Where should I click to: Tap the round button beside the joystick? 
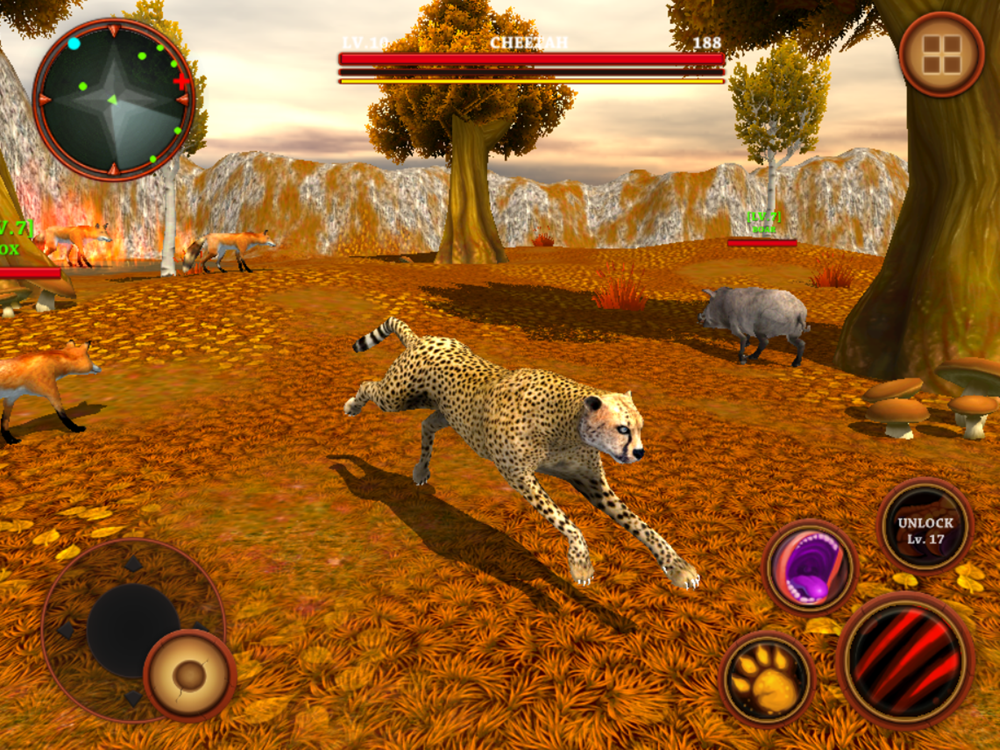(x=189, y=675)
